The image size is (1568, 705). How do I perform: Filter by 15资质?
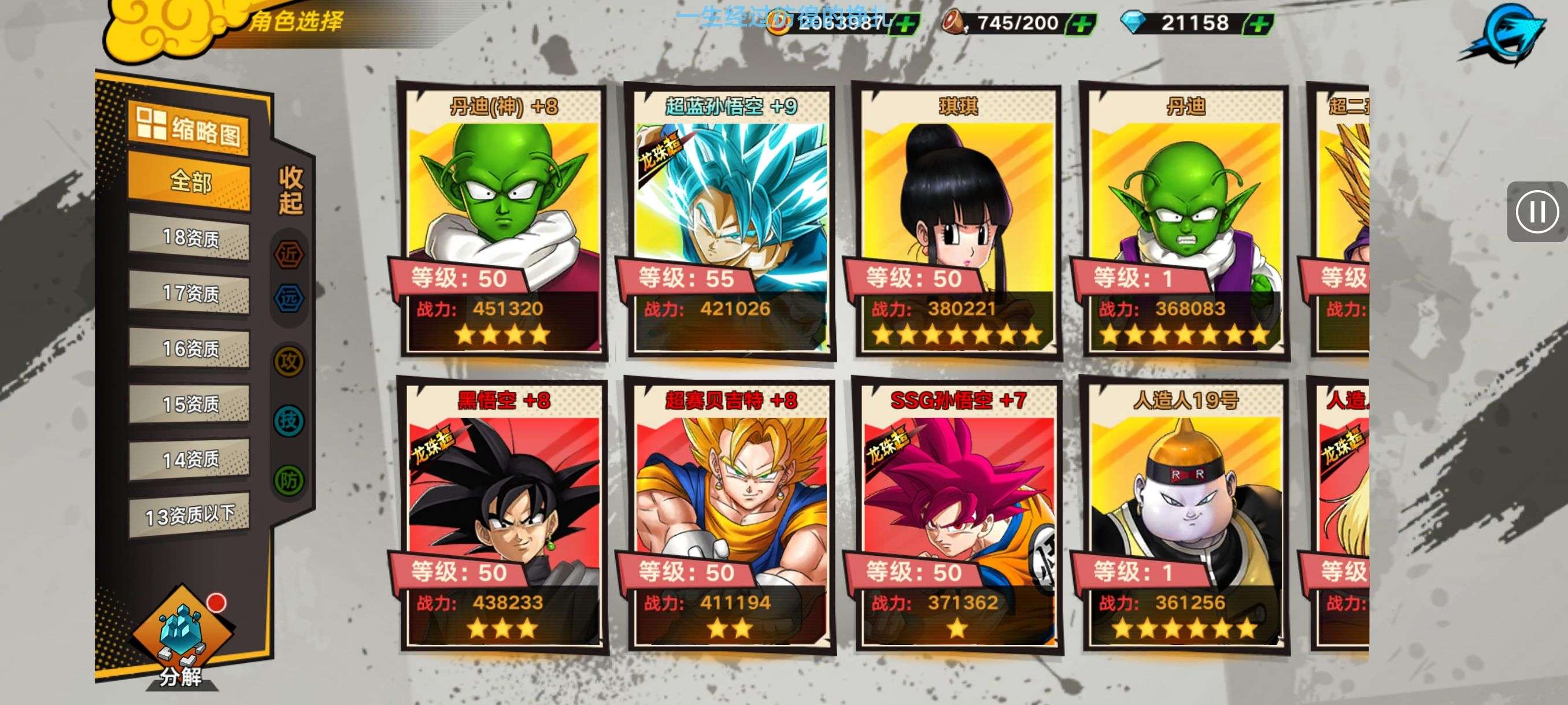pos(189,404)
